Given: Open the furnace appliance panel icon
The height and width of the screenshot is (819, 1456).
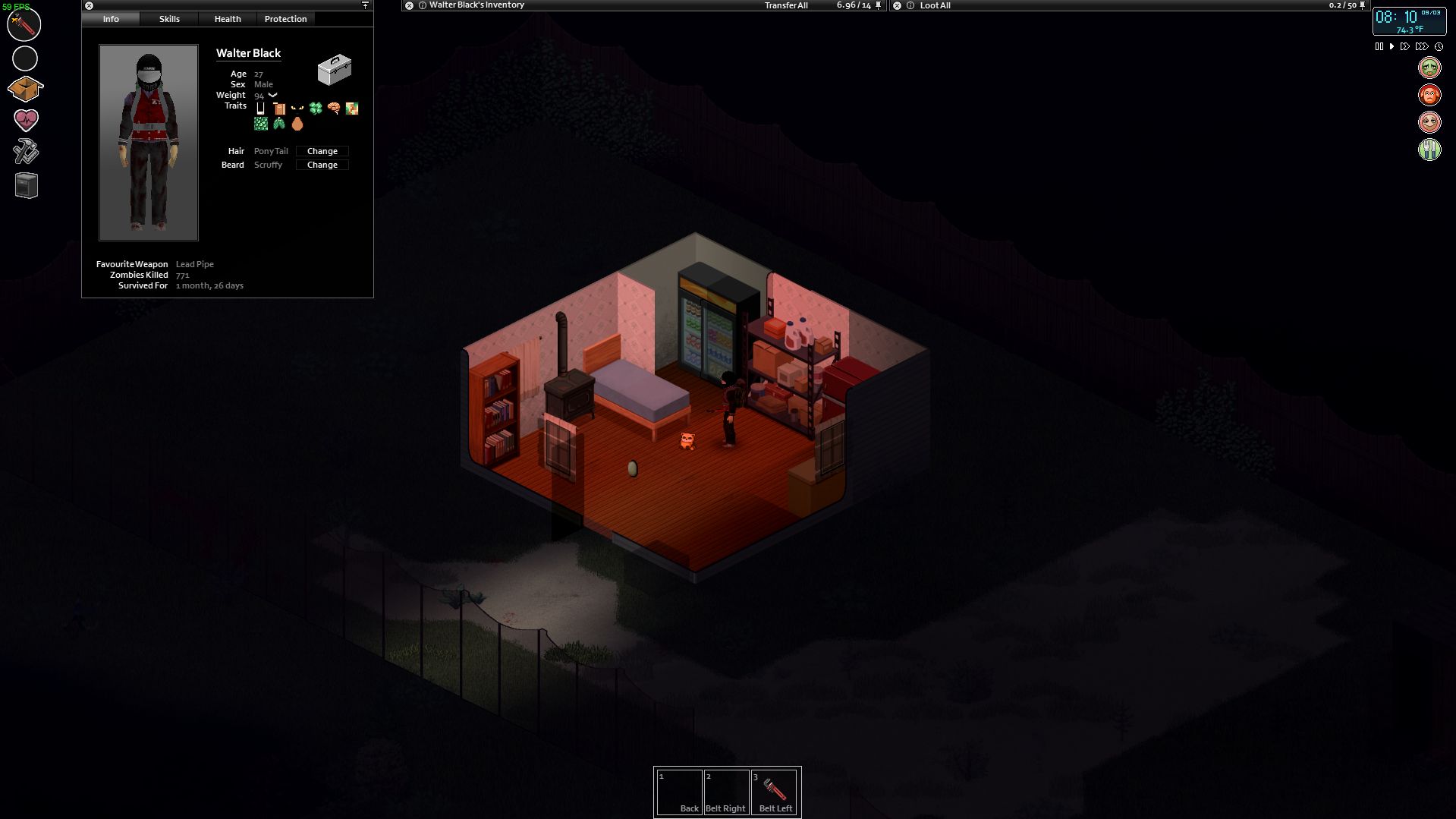Looking at the screenshot, I should (x=25, y=186).
